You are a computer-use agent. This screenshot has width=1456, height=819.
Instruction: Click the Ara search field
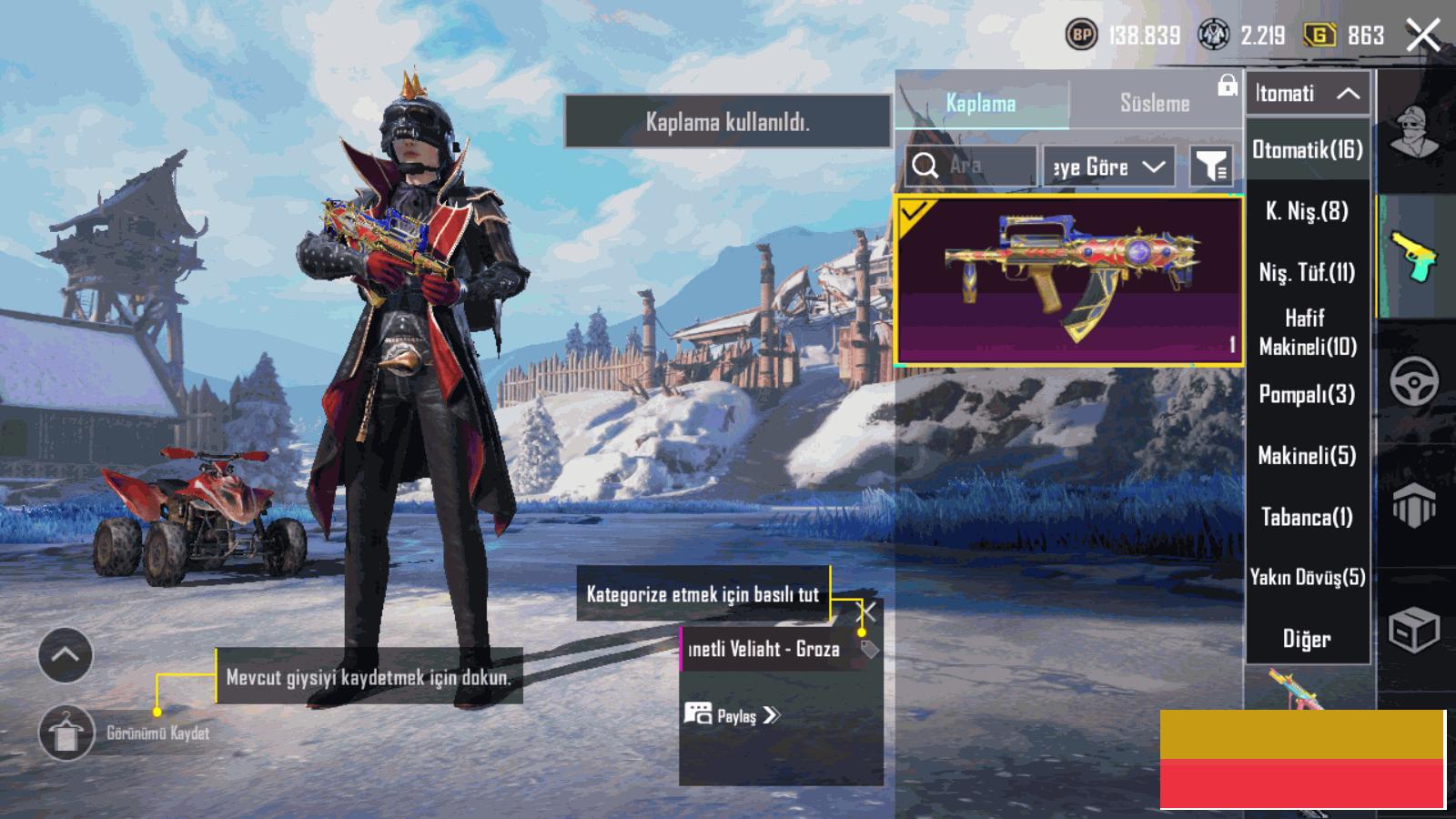(971, 167)
